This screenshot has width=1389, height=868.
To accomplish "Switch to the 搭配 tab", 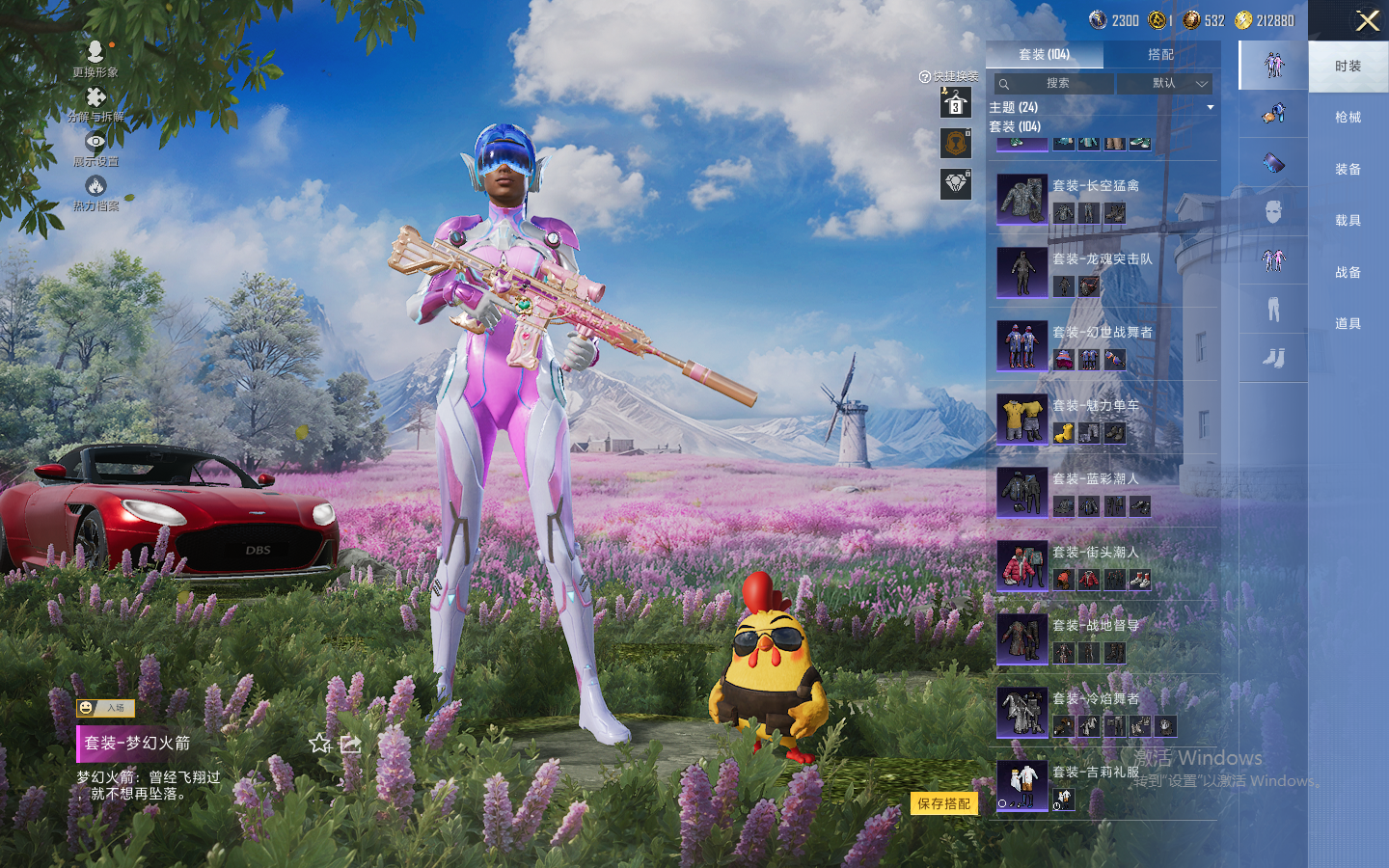I will [1160, 55].
